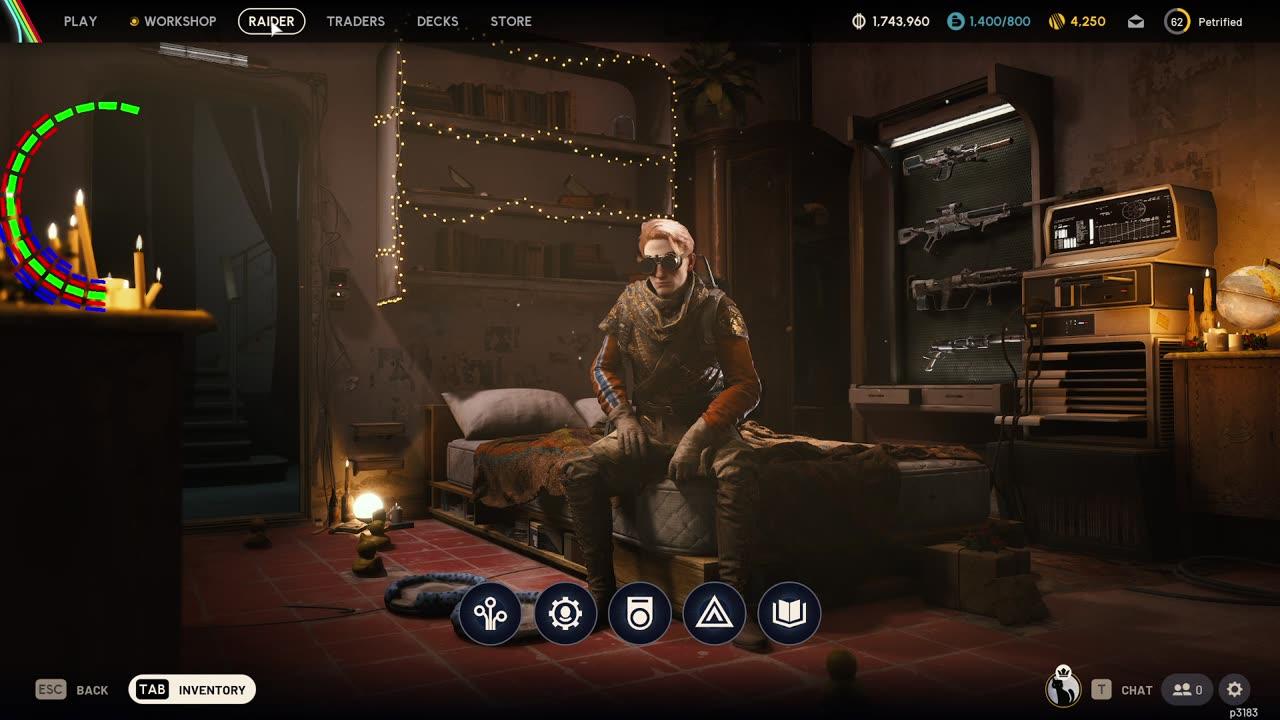This screenshot has height=720, width=1280.
Task: Open settings with the cog icon
Action: 1235,690
